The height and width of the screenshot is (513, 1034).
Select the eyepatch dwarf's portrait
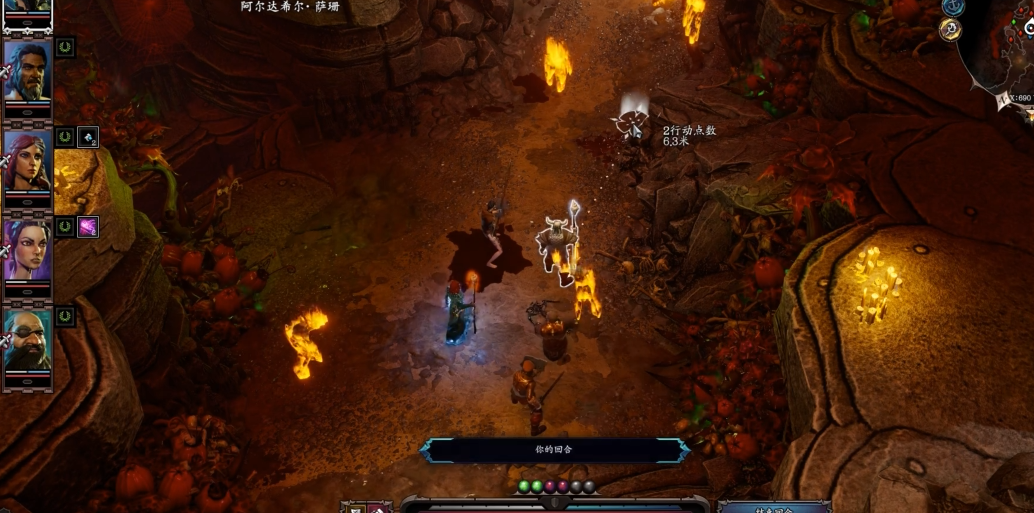(x=27, y=340)
